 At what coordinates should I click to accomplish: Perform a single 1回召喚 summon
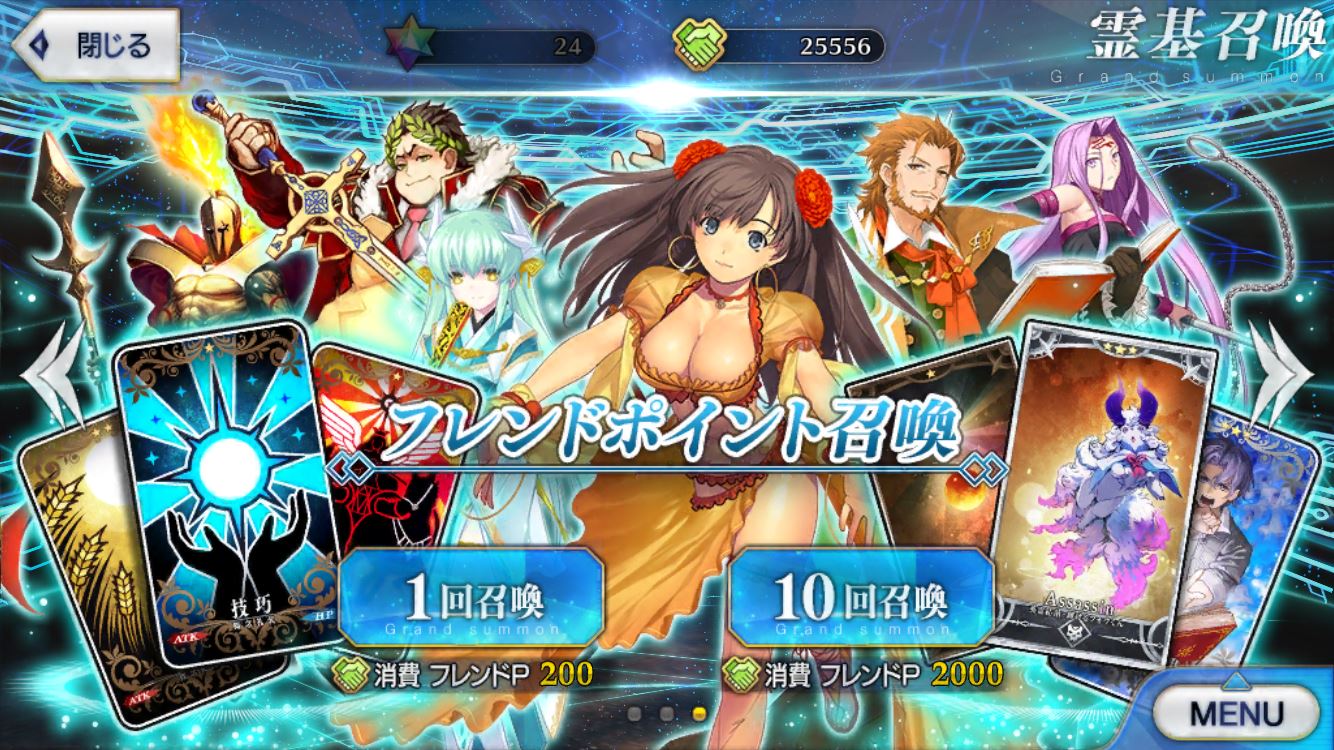click(472, 599)
